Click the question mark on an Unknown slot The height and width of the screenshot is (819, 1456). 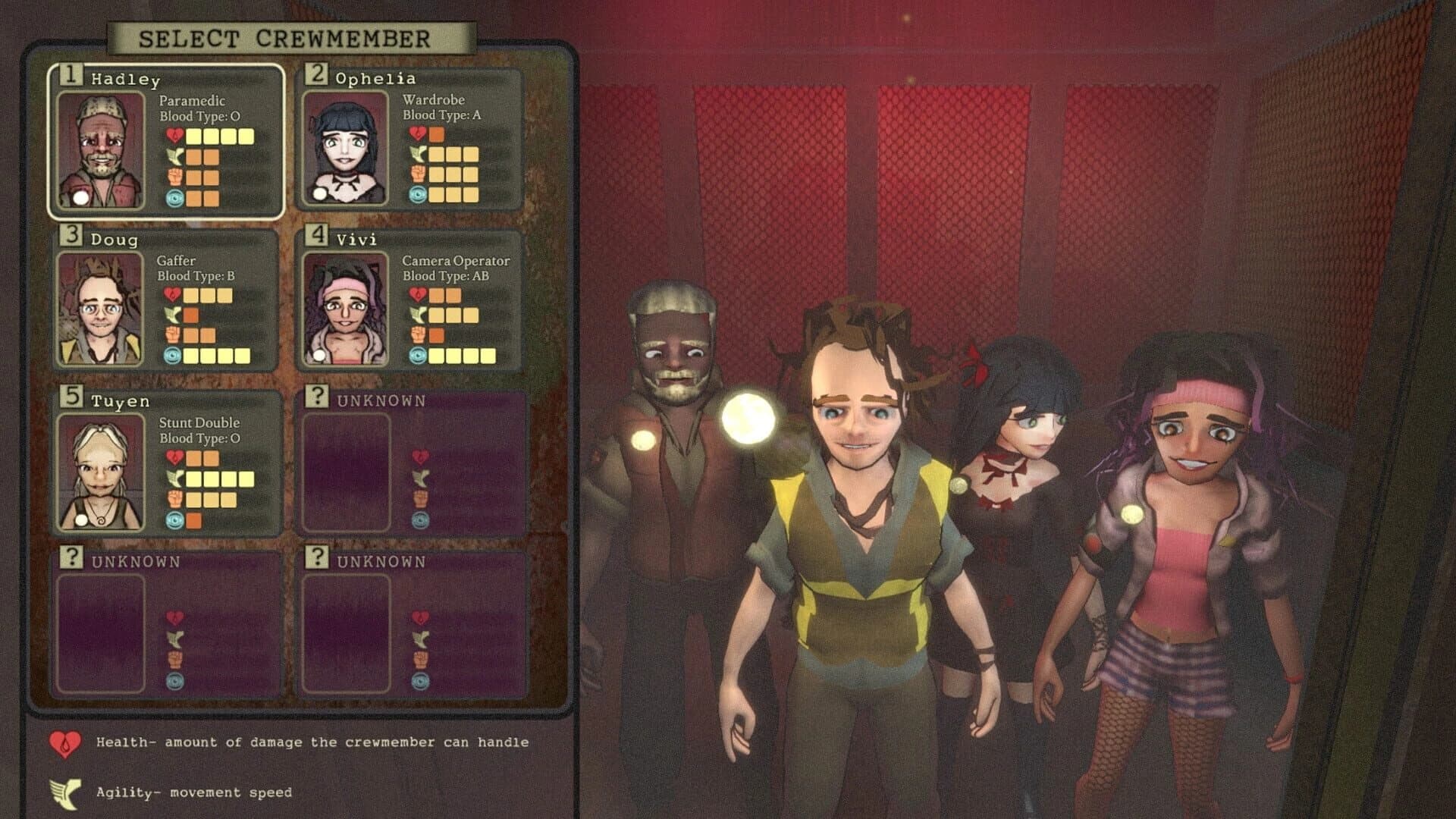coord(316,397)
